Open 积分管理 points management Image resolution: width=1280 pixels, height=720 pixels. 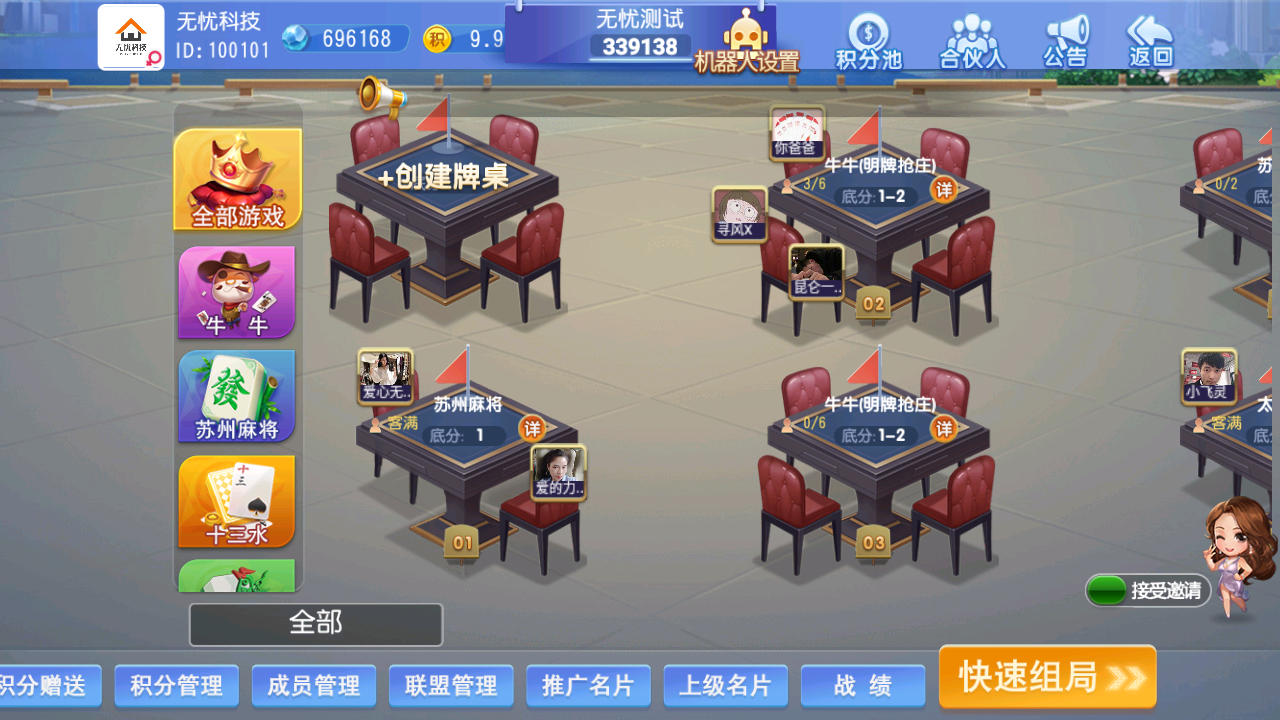tap(176, 686)
